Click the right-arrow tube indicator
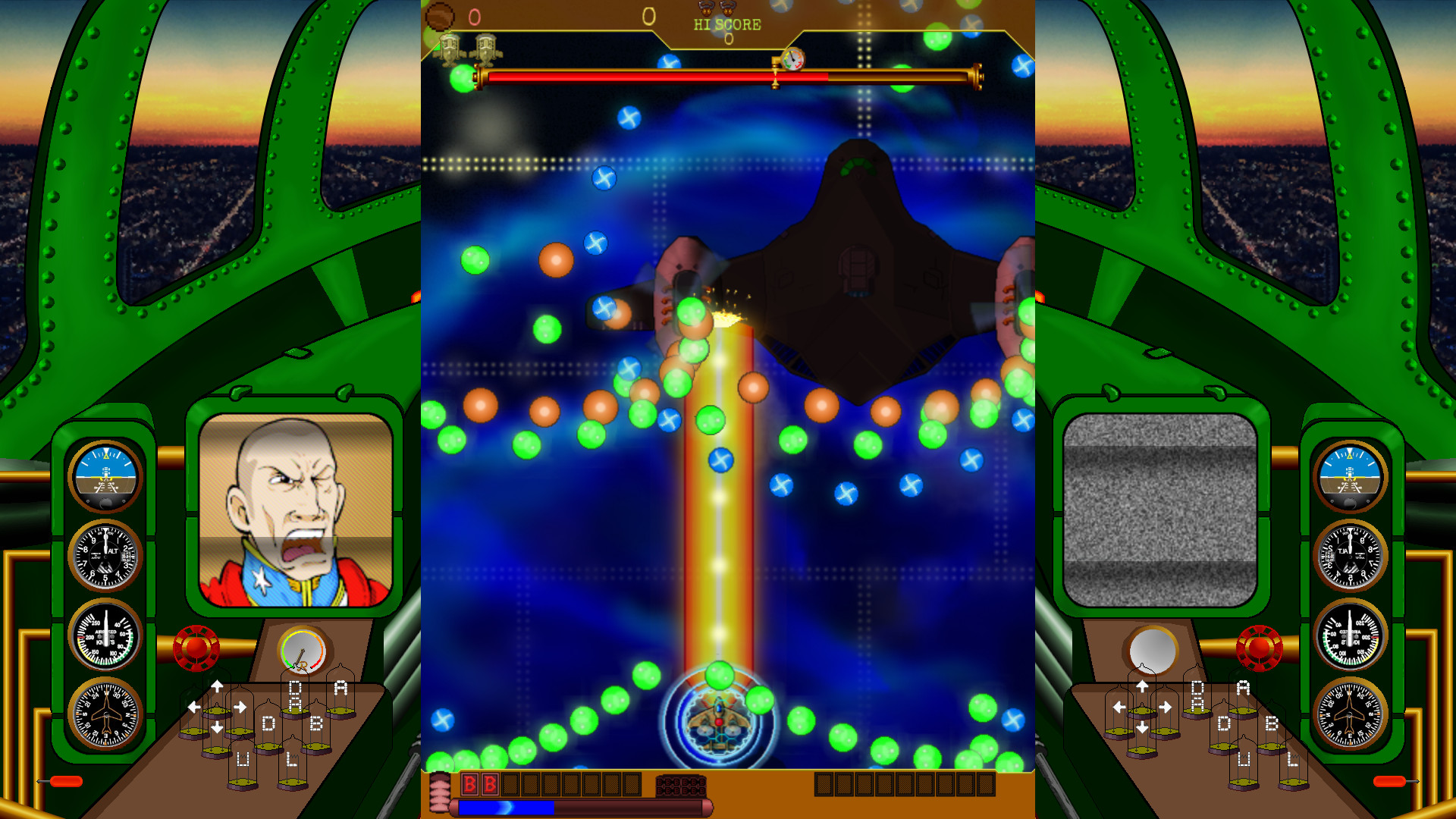Image resolution: width=1456 pixels, height=819 pixels. point(240,707)
